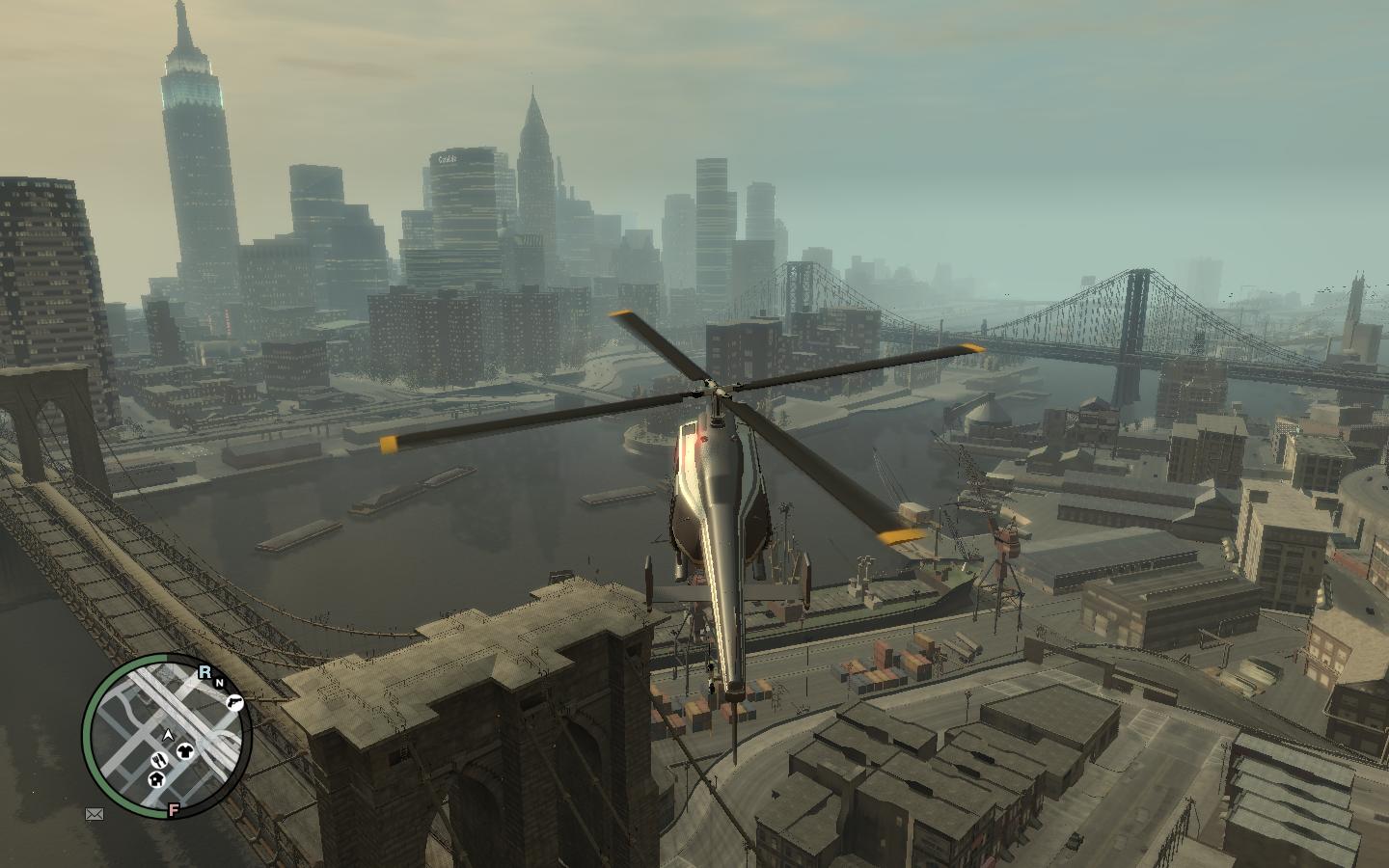Click the blue R mission marker

pos(205,672)
